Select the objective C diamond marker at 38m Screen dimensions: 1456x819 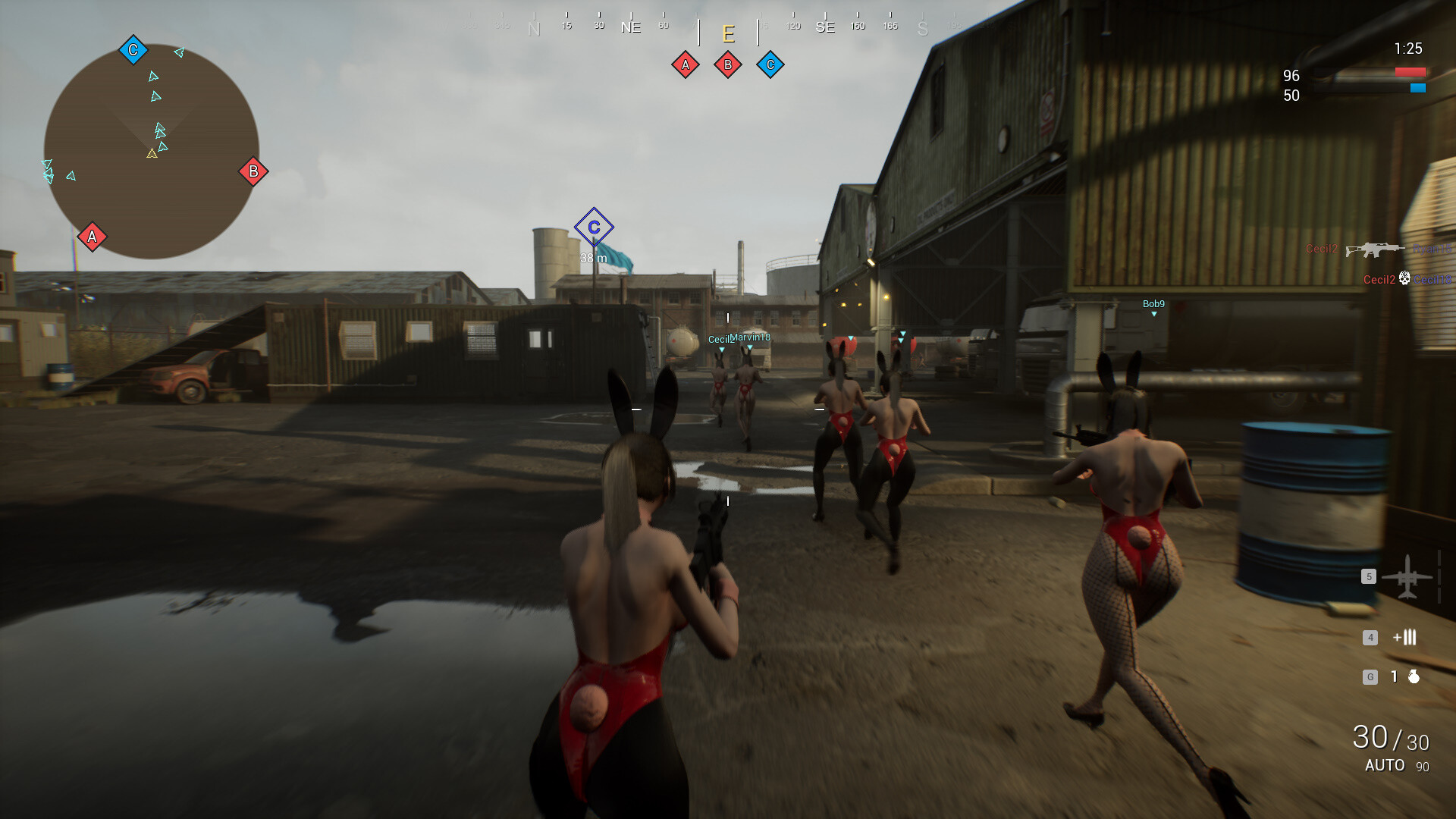[595, 225]
